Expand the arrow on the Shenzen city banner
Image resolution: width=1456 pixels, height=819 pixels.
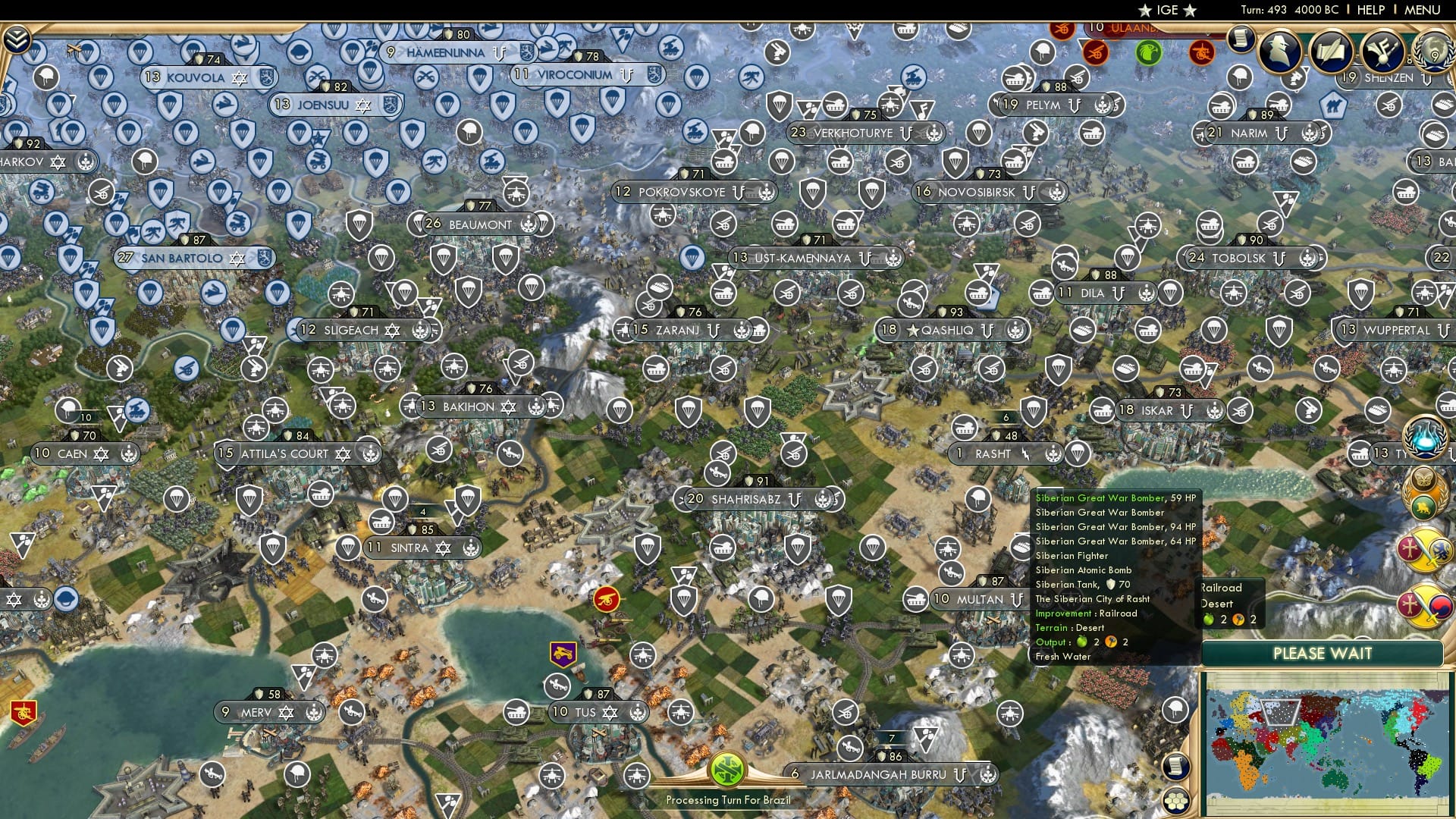[x=1427, y=79]
